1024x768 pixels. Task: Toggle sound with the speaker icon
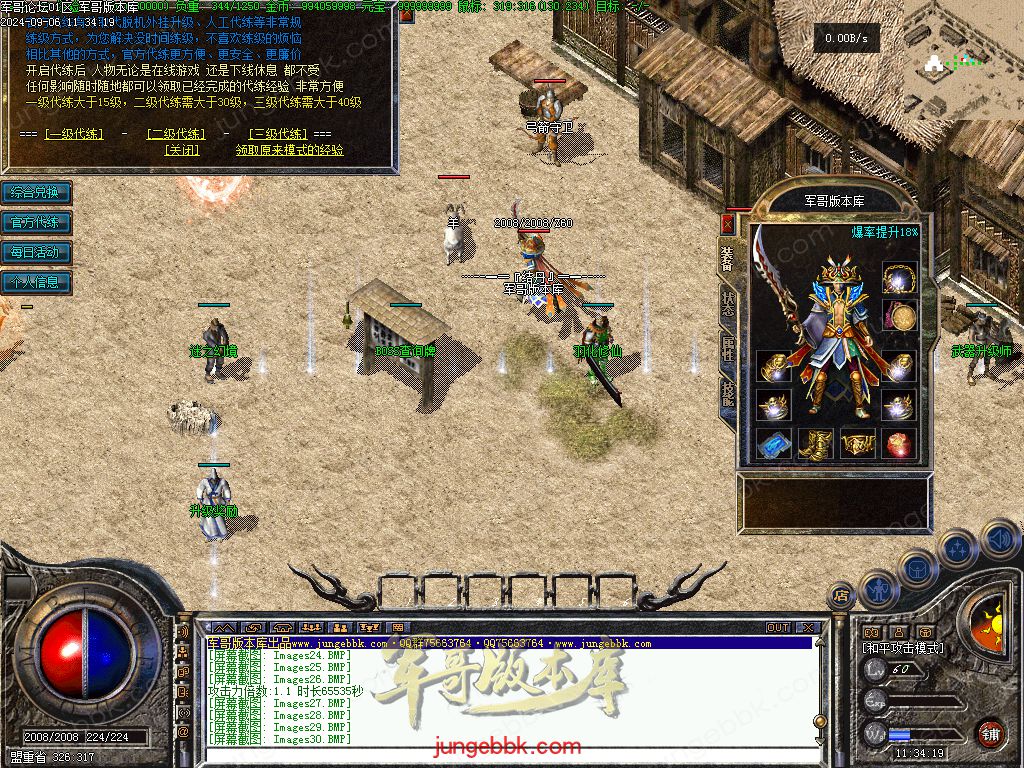[999, 538]
